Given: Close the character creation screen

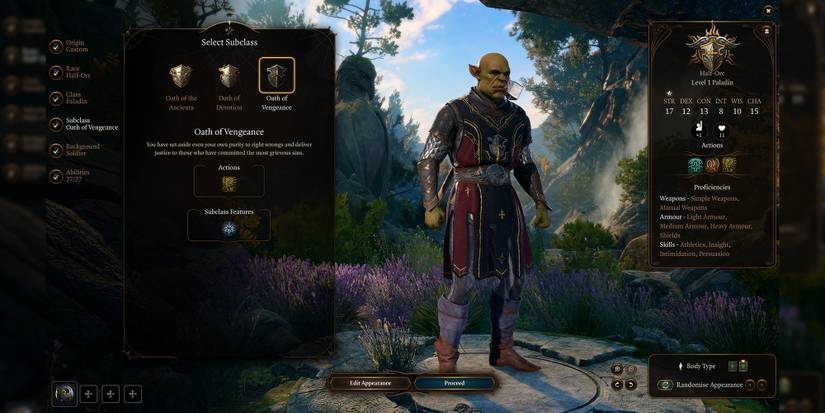Looking at the screenshot, I should point(768,10).
